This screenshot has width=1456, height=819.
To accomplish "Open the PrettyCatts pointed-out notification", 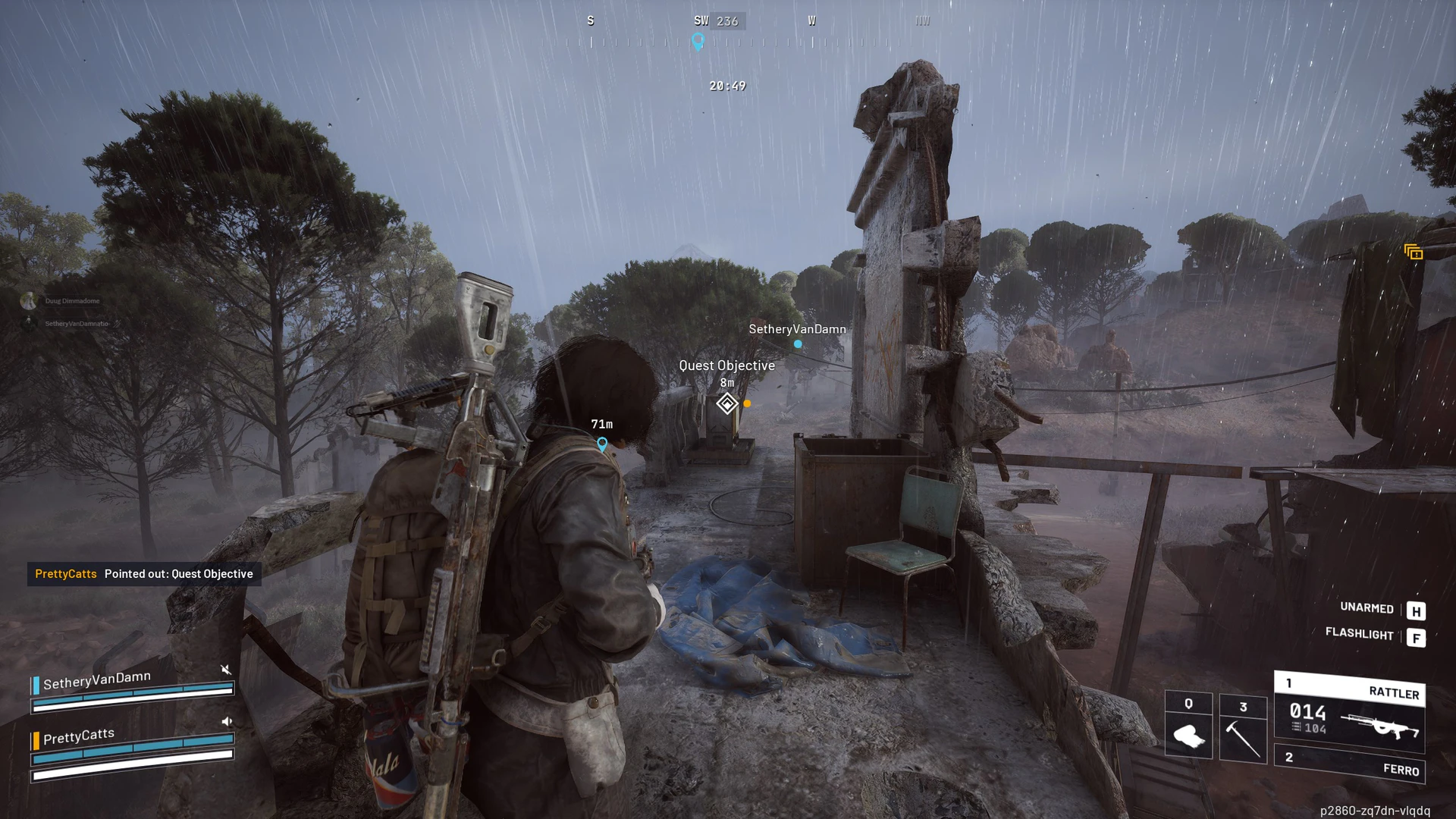I will pos(144,574).
